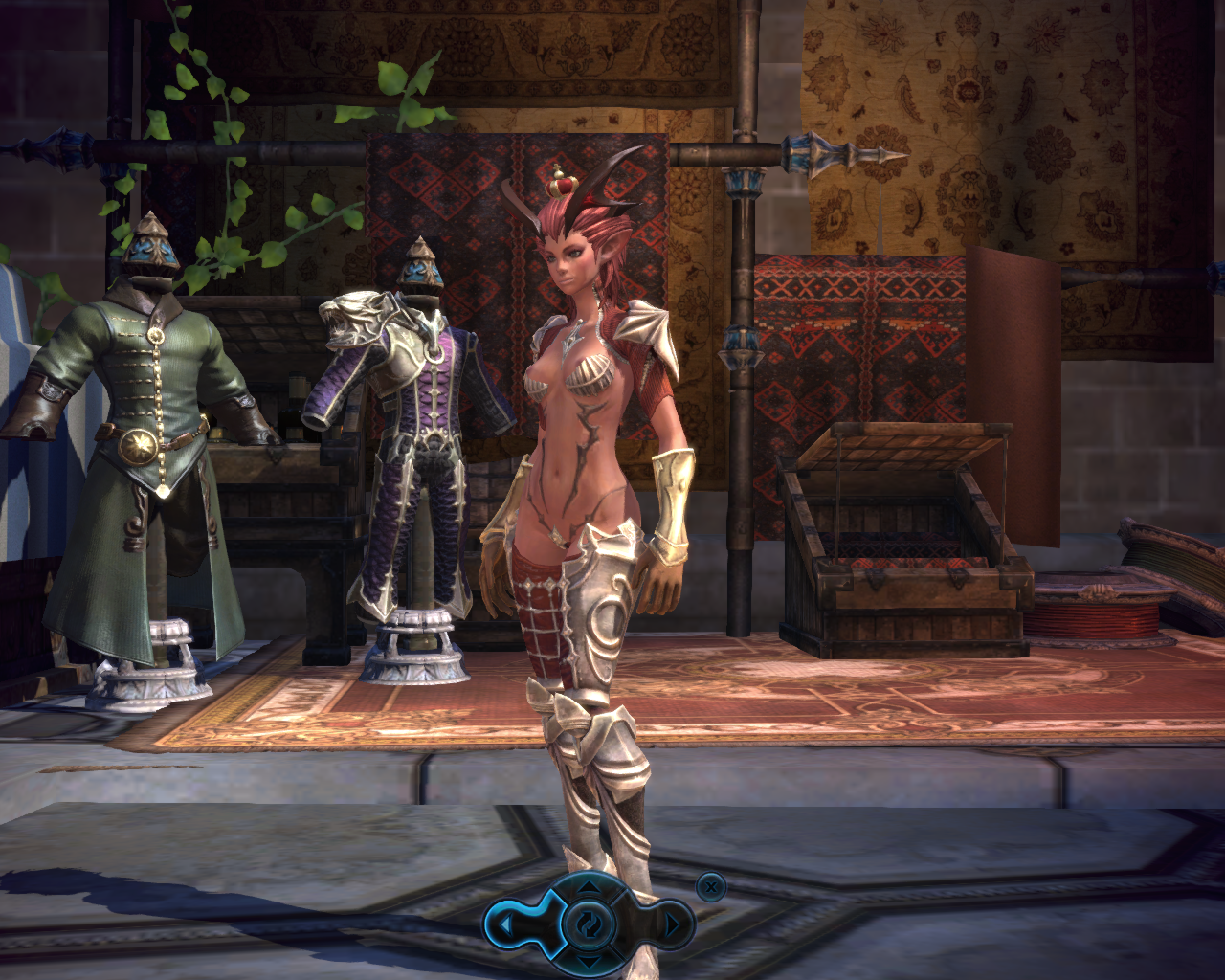
Task: Rotate the character preview left with the left arrow
Action: click(x=505, y=924)
